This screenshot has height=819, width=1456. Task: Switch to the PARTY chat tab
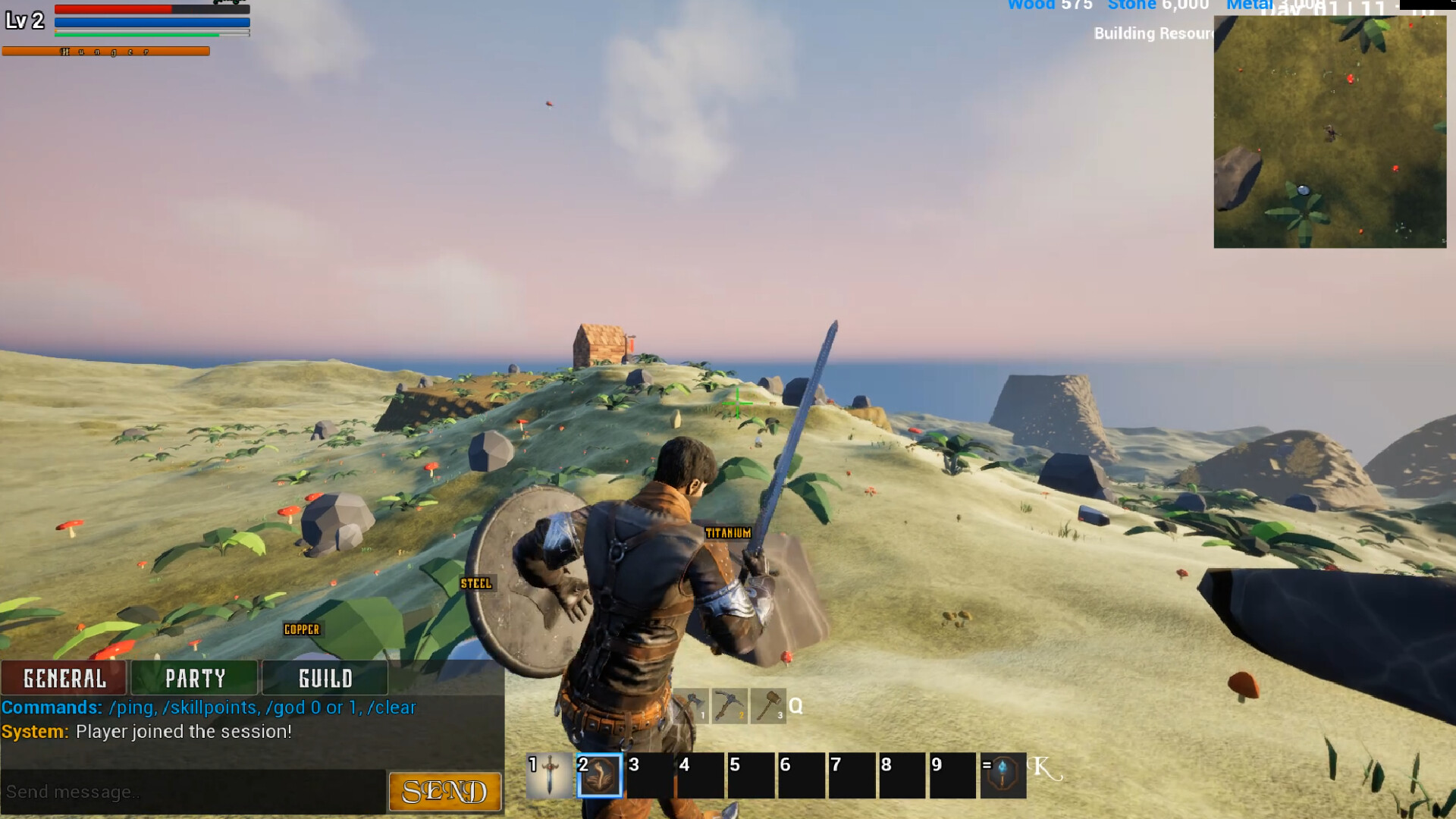195,677
